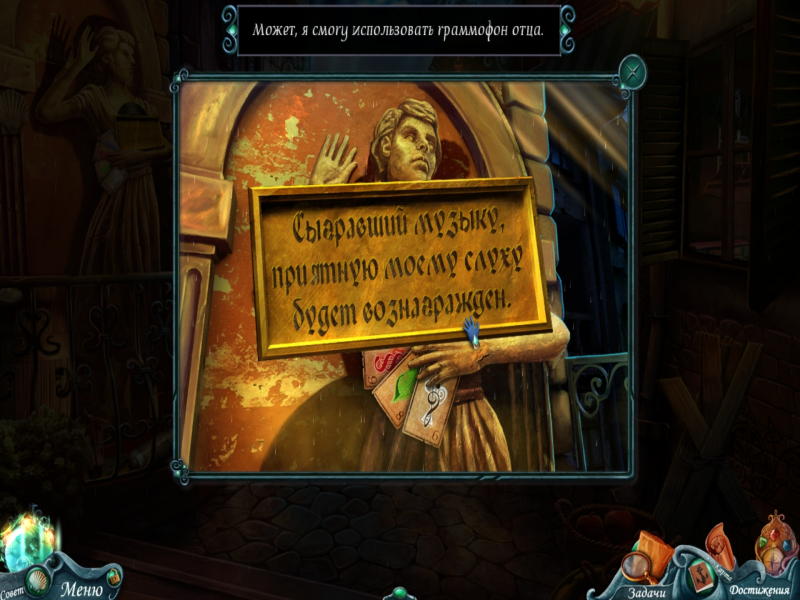Viewport: 800px width, 600px height.
Task: Open the Меню button
Action: [x=81, y=587]
